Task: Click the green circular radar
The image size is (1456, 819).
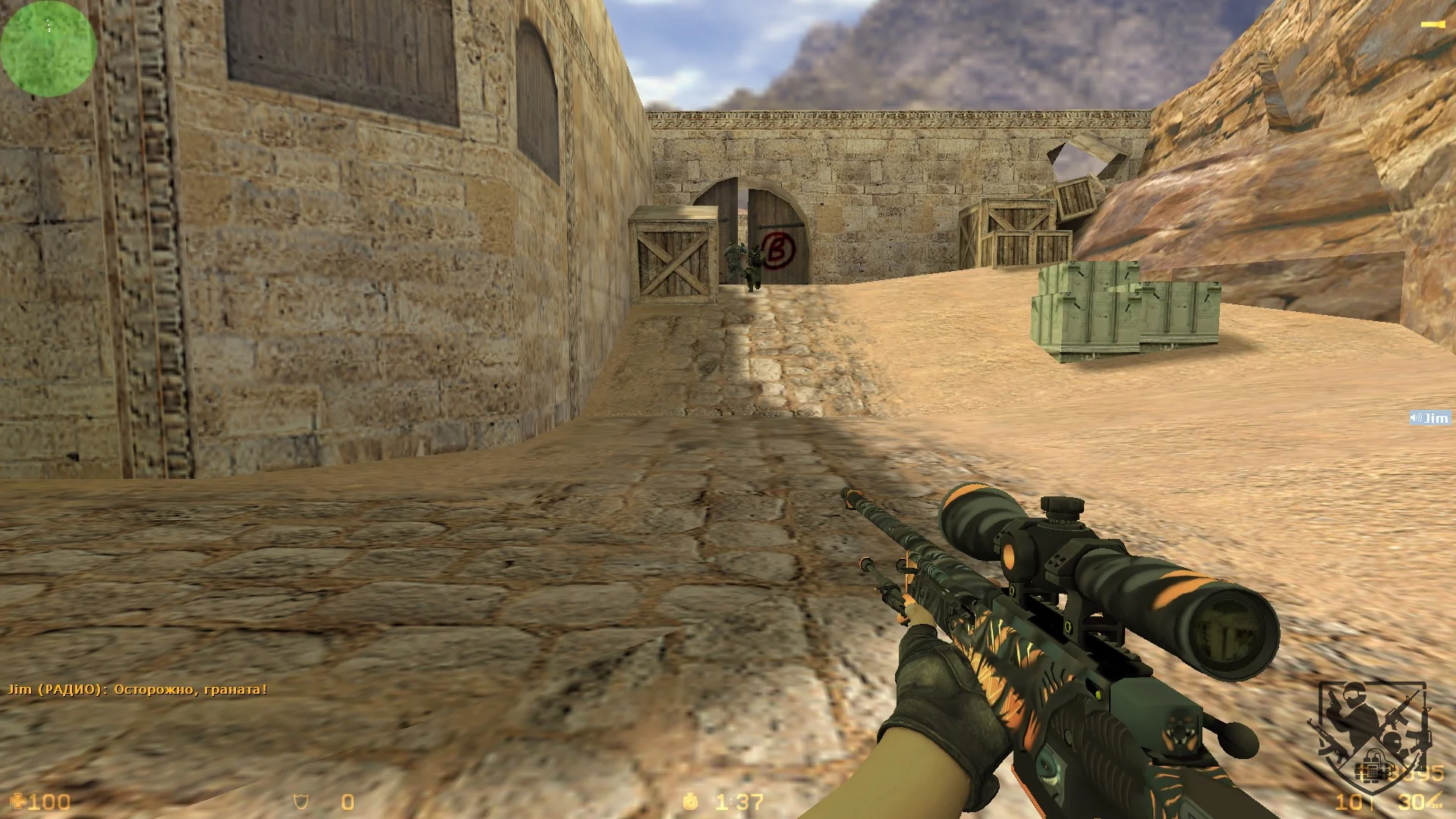Action: click(x=49, y=49)
